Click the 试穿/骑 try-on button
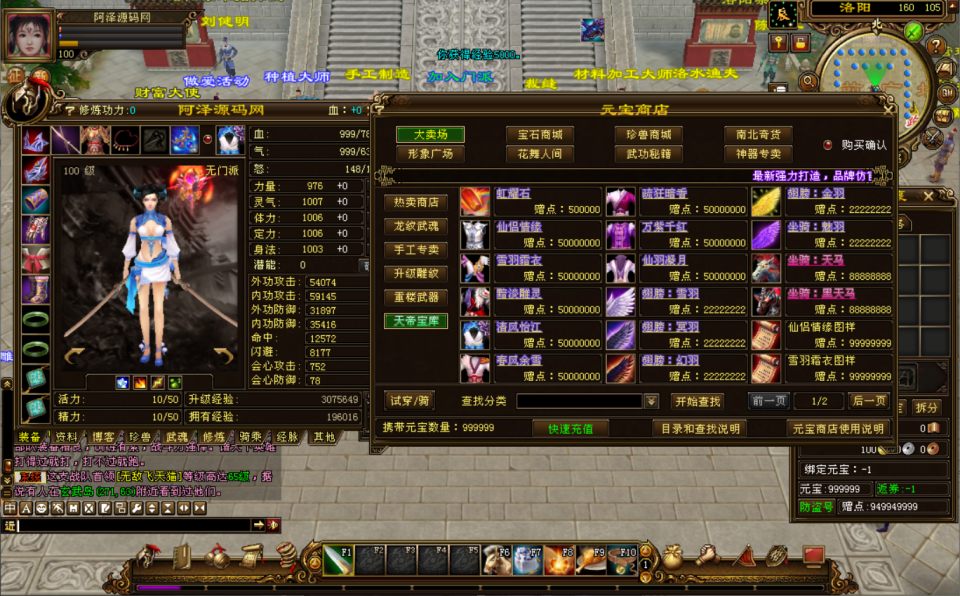The image size is (960, 596). click(410, 401)
